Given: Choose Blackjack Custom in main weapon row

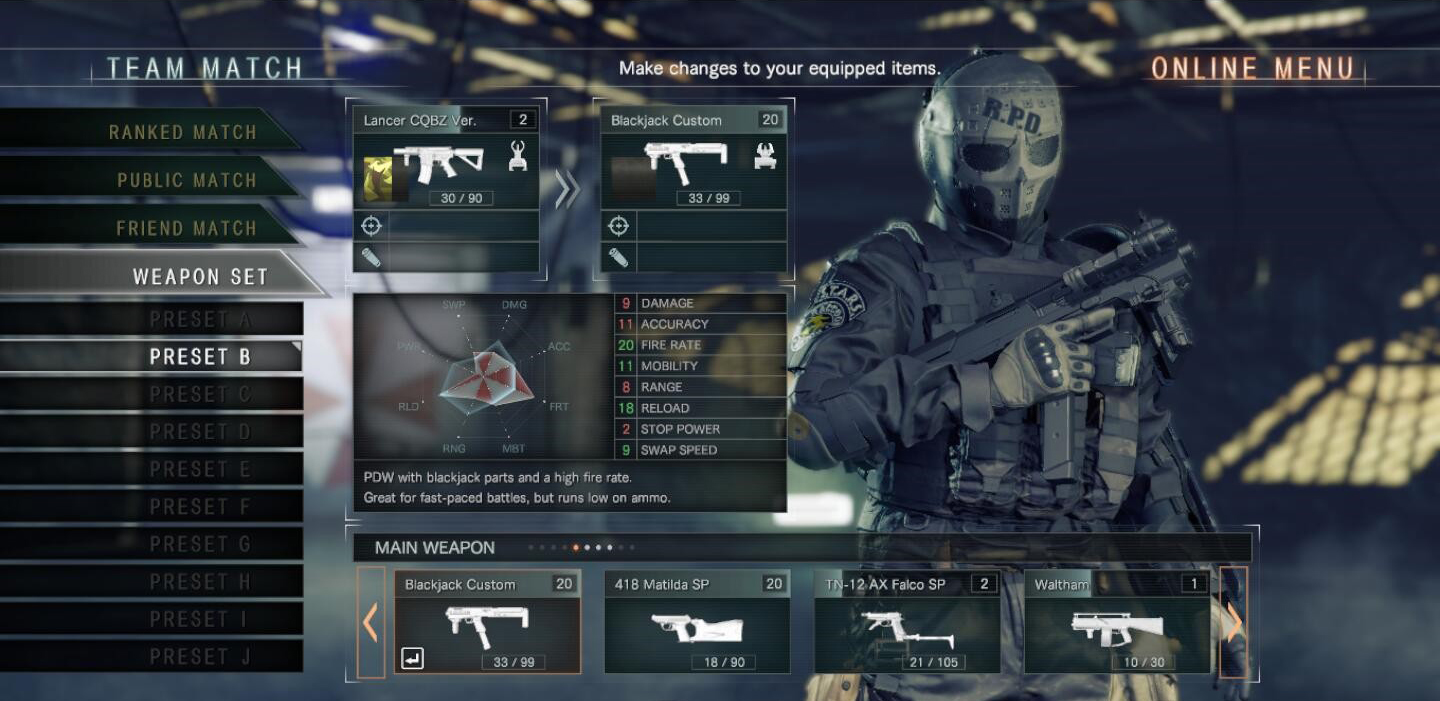Looking at the screenshot, I should click(x=487, y=621).
